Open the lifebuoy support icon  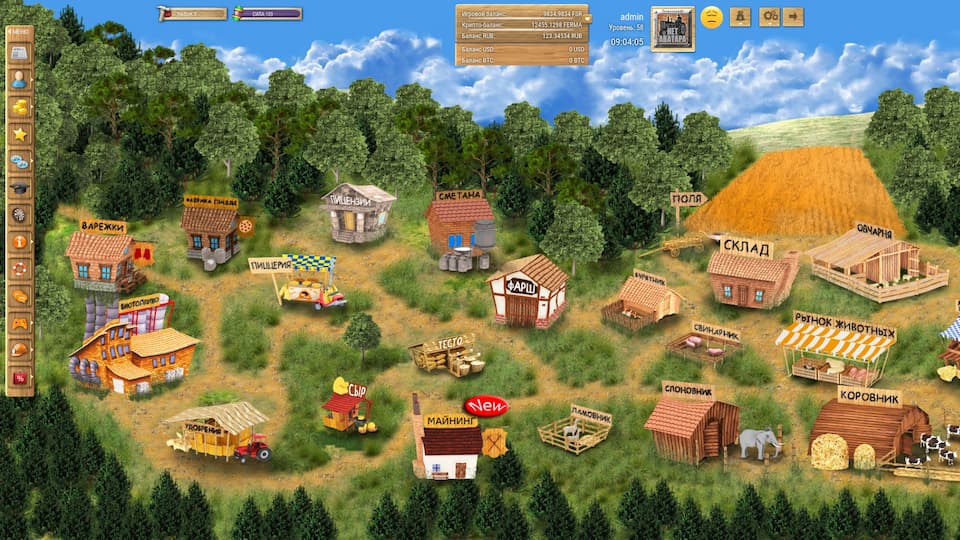point(19,269)
